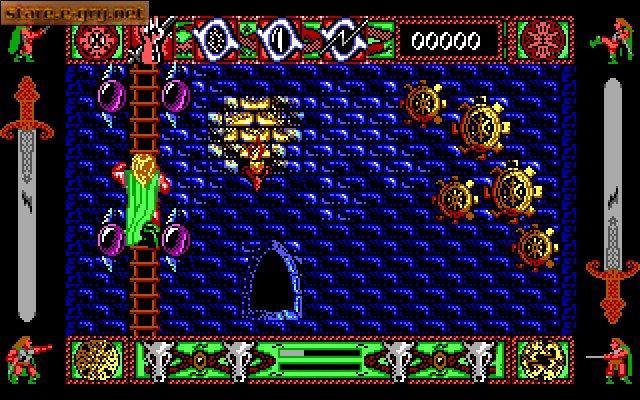Activate the zigzag lightning rune
Image resolution: width=640 pixels, height=400 pixels.
[x=345, y=40]
